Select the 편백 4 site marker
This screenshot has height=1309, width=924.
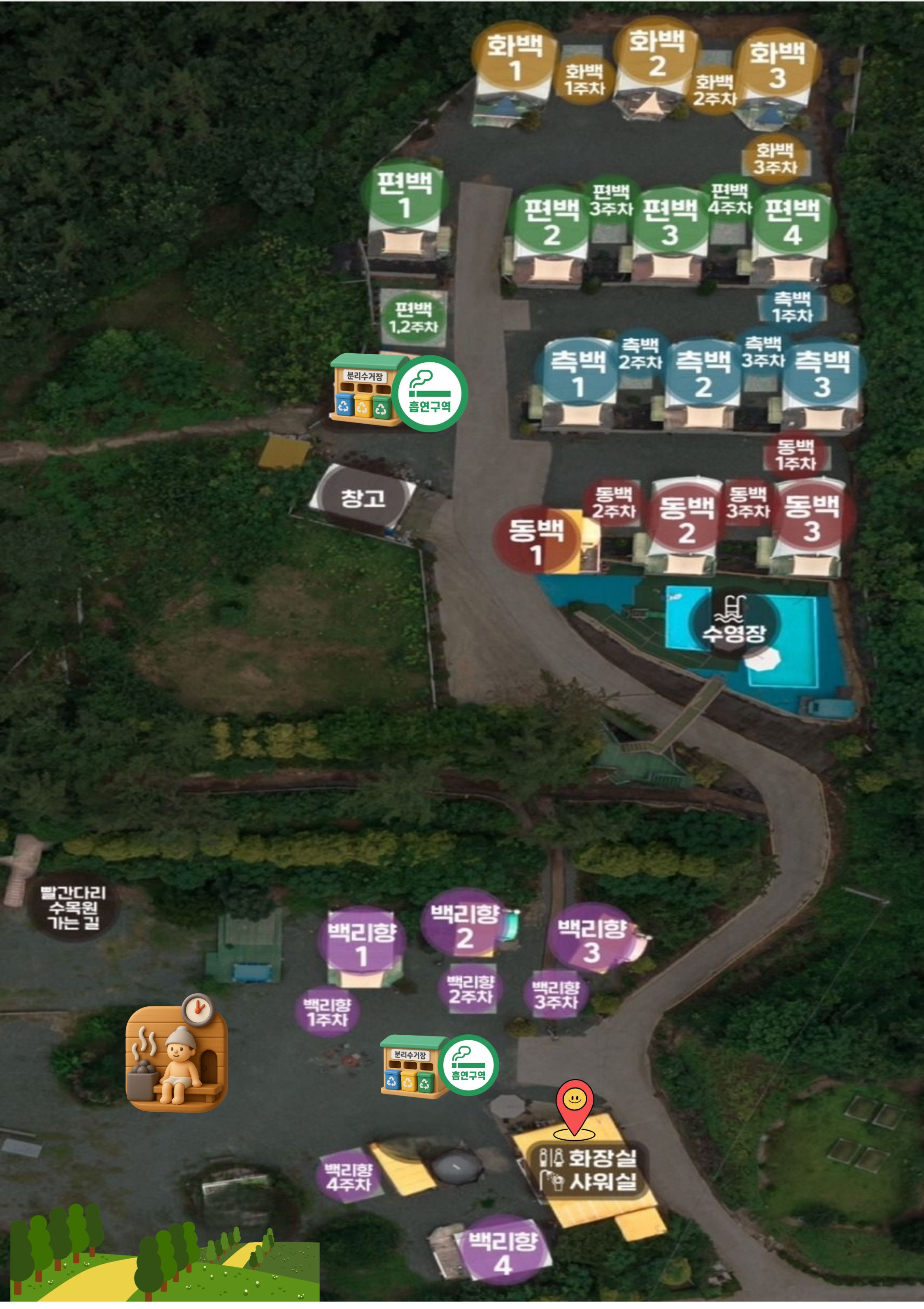pos(792,222)
